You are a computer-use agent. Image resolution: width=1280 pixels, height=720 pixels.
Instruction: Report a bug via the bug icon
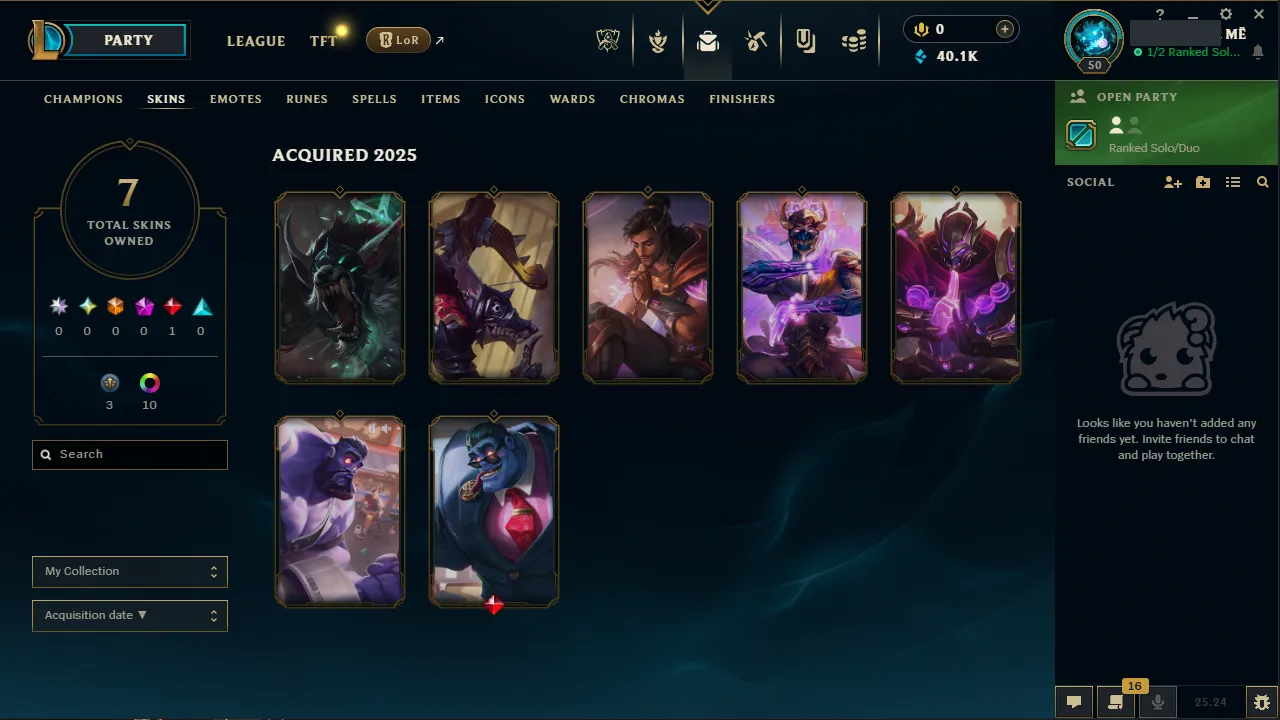pos(1262,701)
